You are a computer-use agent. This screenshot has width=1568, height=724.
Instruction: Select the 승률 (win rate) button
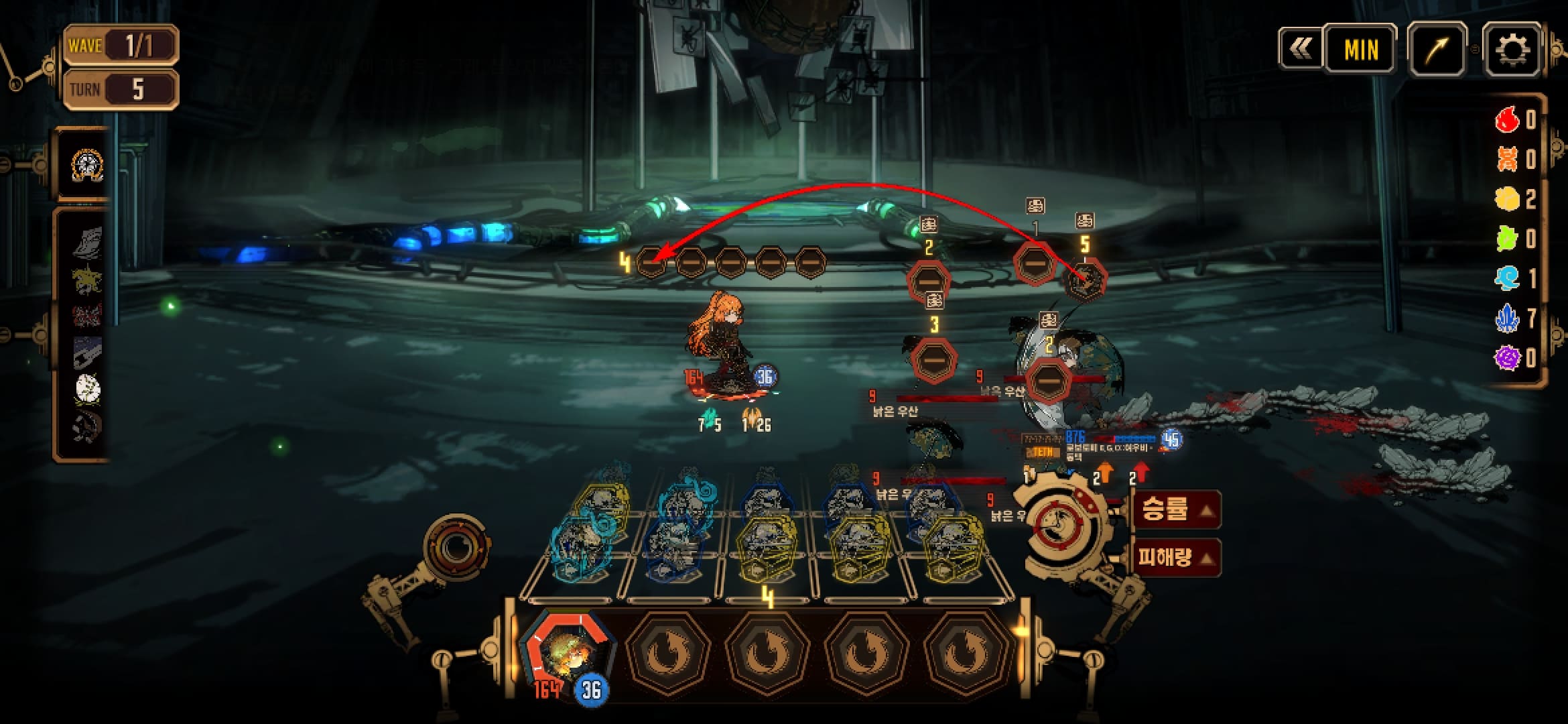[1175, 510]
